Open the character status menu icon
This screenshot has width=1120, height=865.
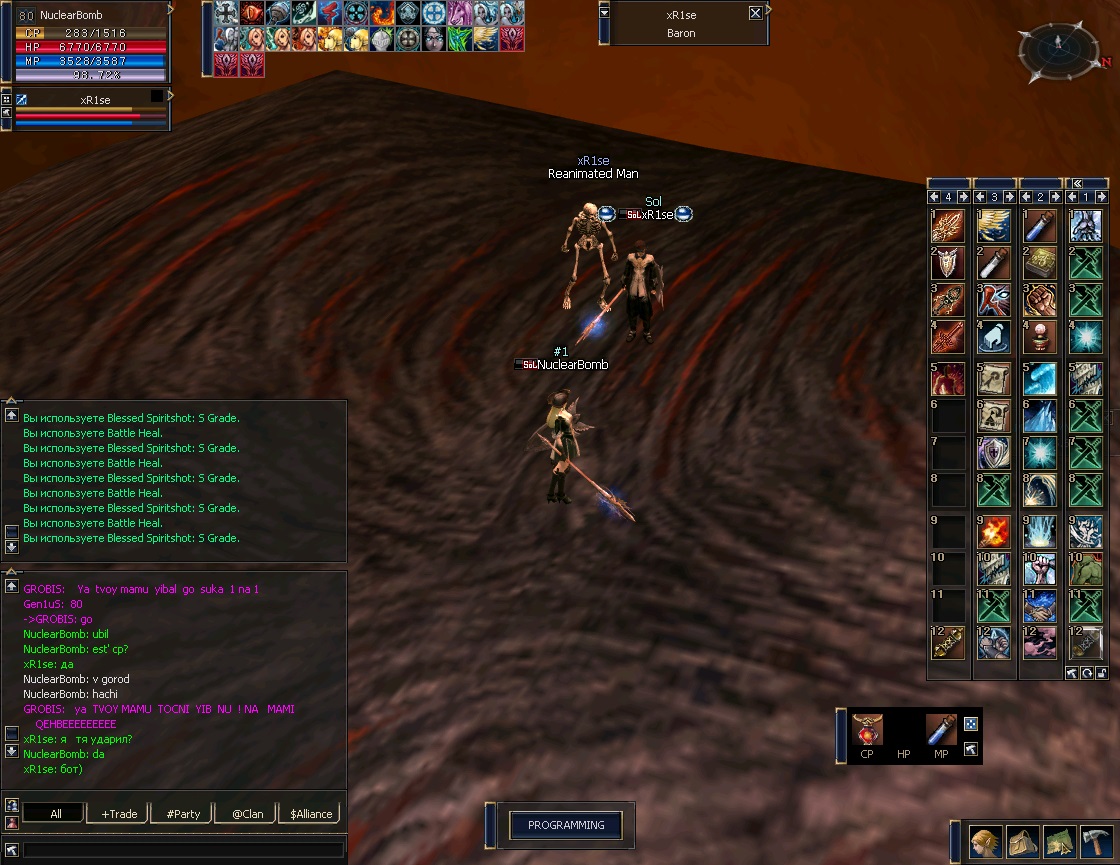coord(986,842)
